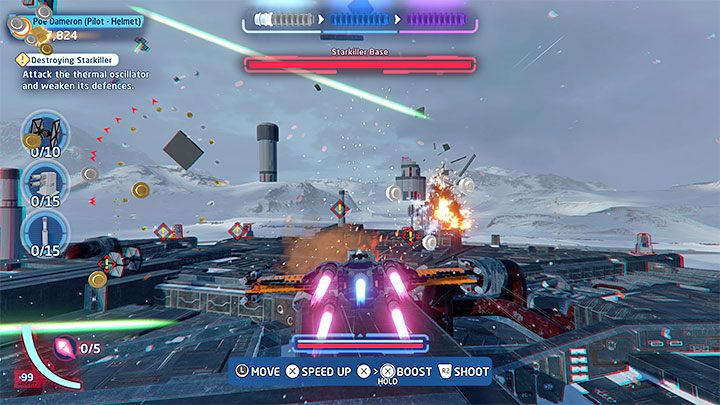Click the TIE fighter objective icon
The width and height of the screenshot is (720, 405).
45,133
